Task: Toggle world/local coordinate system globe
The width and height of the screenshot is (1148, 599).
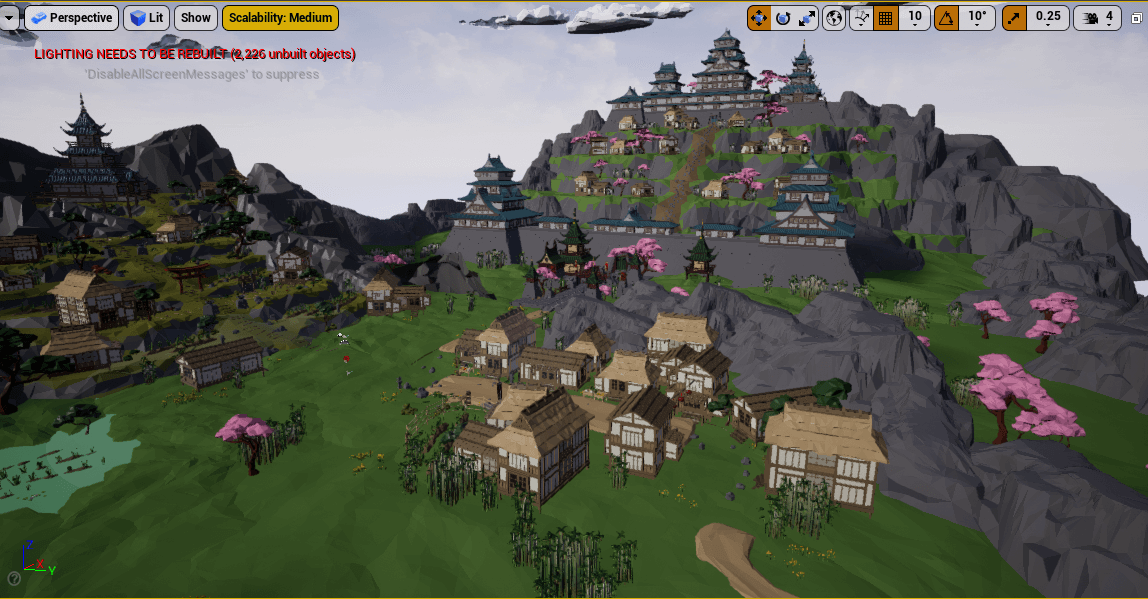Action: pos(834,18)
